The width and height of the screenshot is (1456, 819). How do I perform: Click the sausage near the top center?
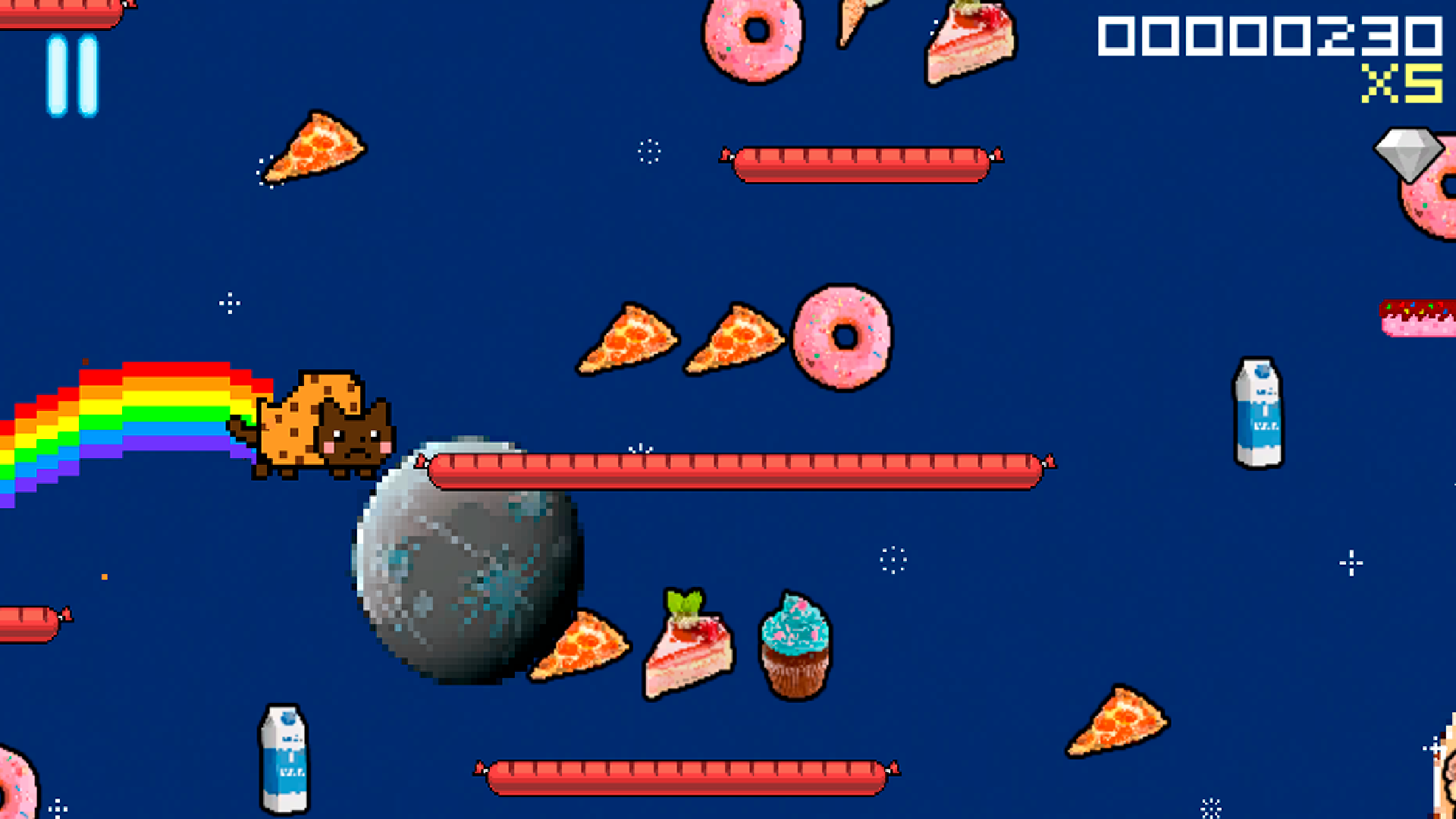(x=864, y=162)
